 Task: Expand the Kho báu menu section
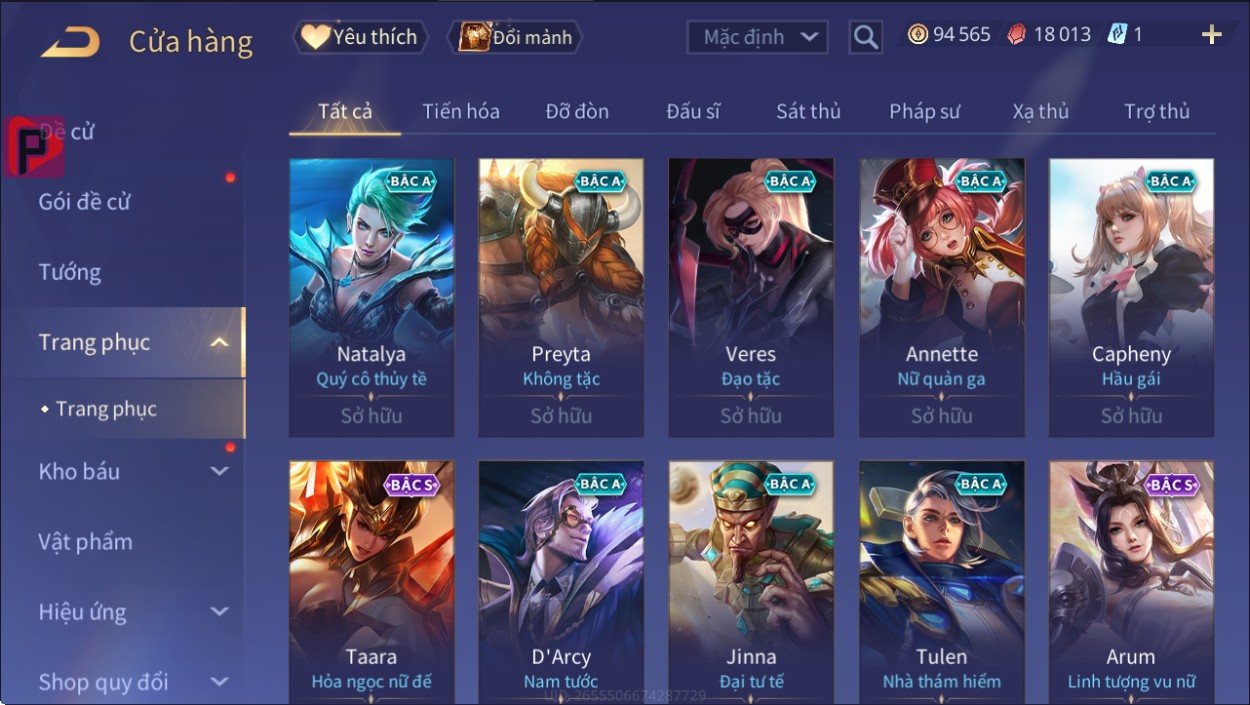click(130, 471)
